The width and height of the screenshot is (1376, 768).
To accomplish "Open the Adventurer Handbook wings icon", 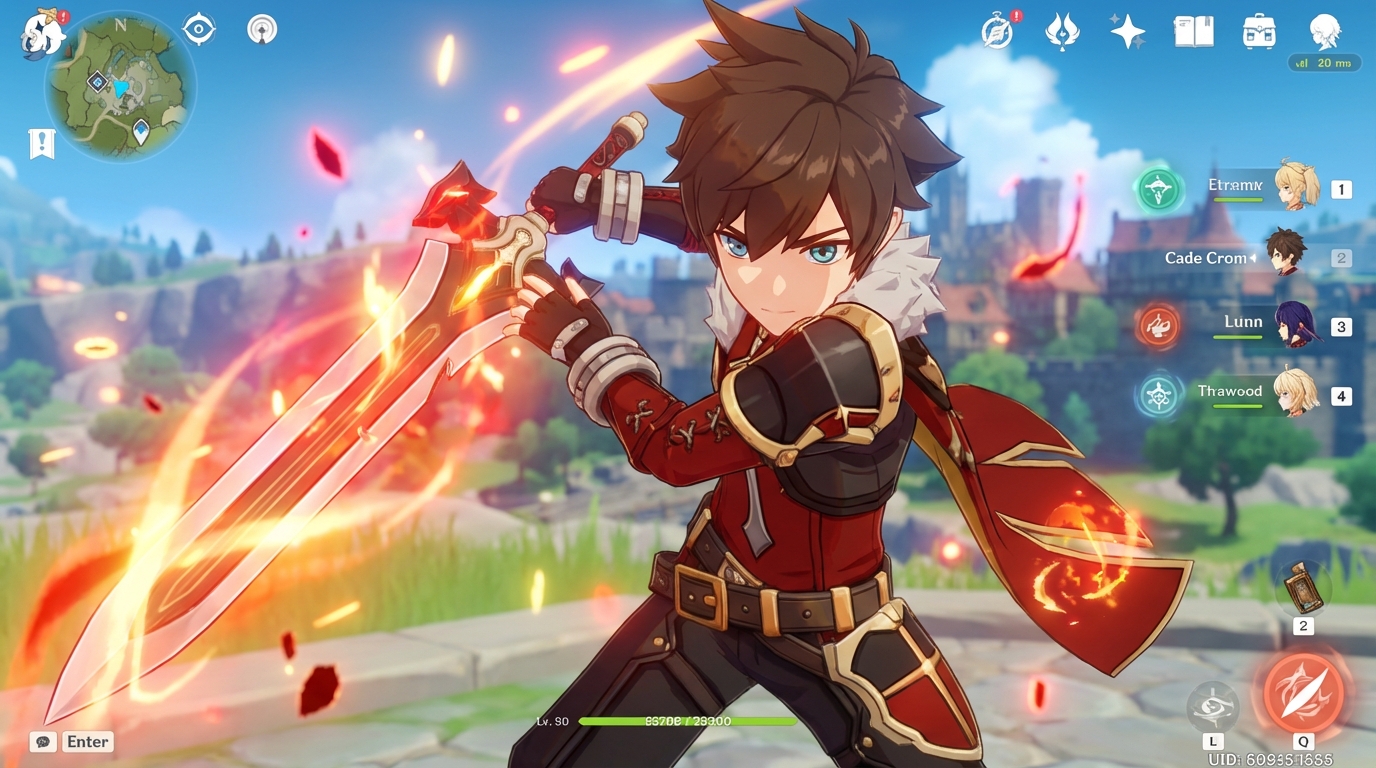I will (x=1063, y=31).
